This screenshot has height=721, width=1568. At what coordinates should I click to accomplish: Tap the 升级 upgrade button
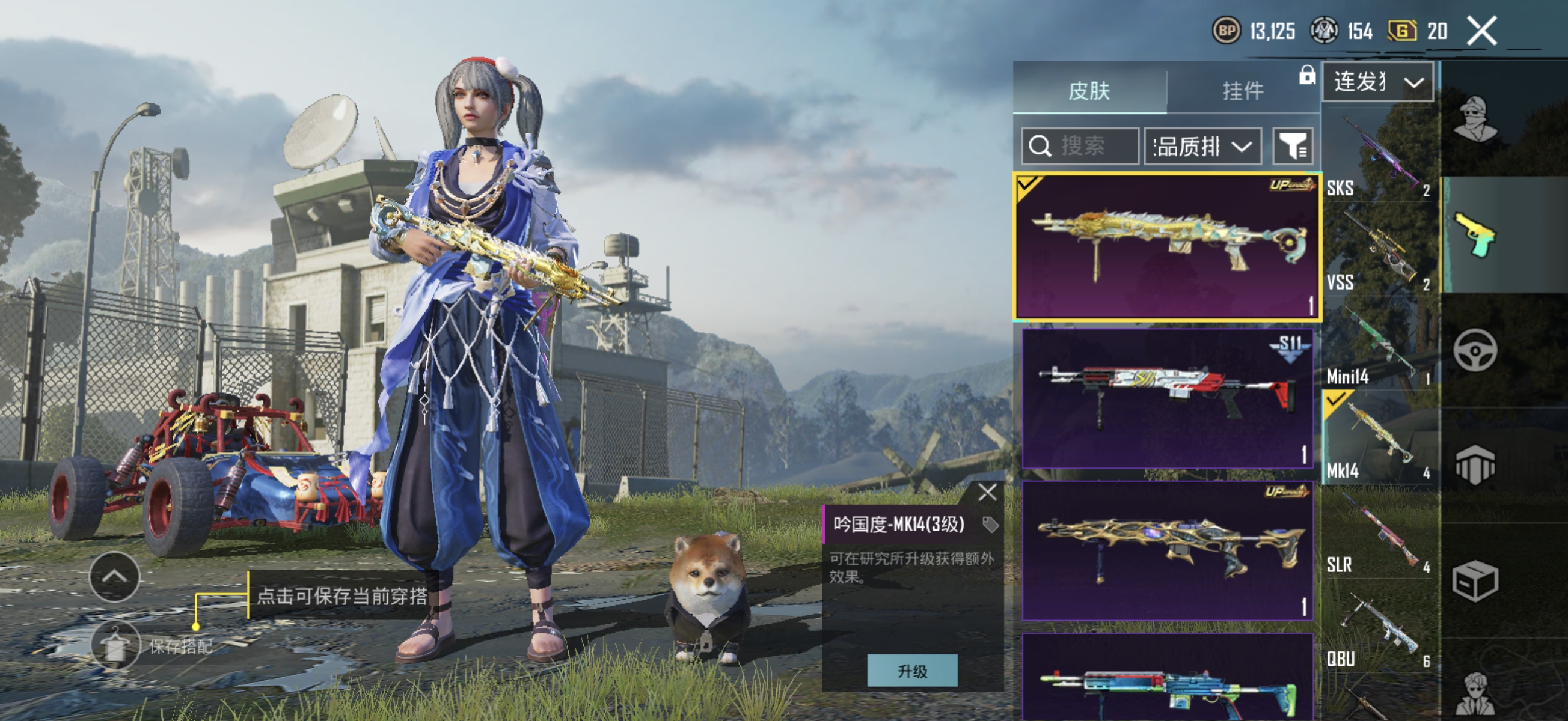point(912,671)
